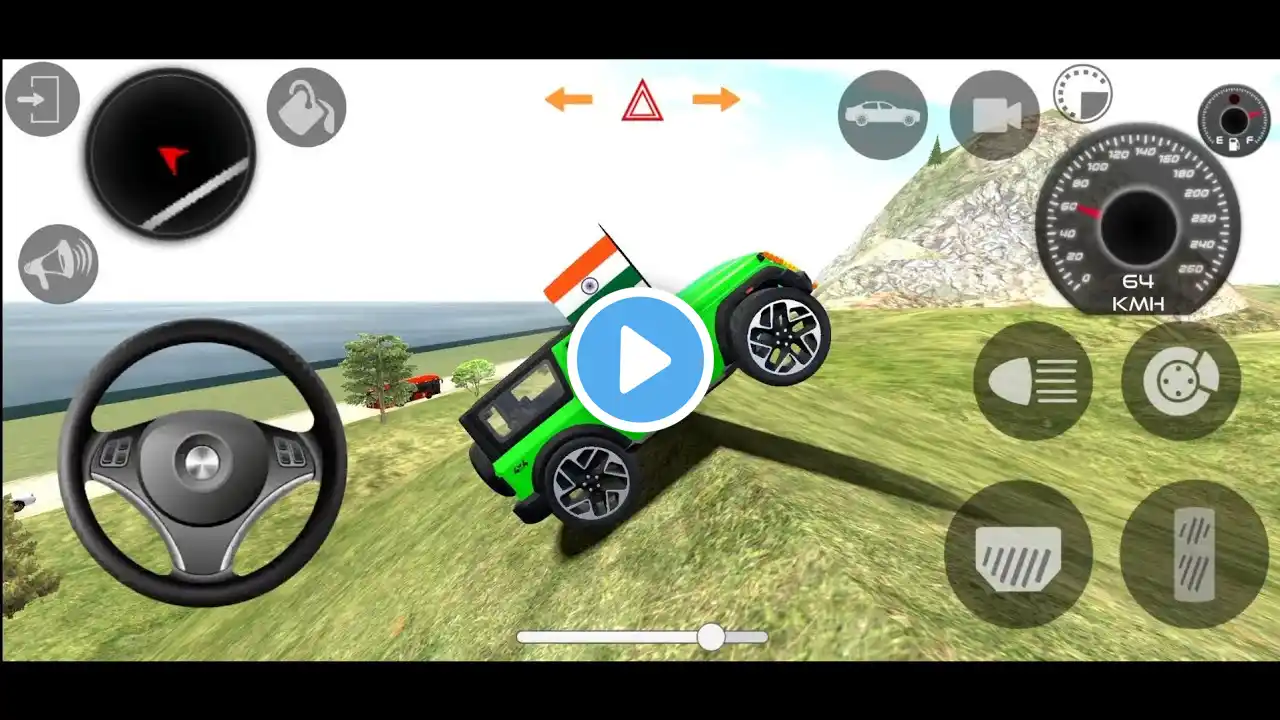Screen dimensions: 1280x720
Task: Play the video with the blue button
Action: pyautogui.click(x=640, y=360)
